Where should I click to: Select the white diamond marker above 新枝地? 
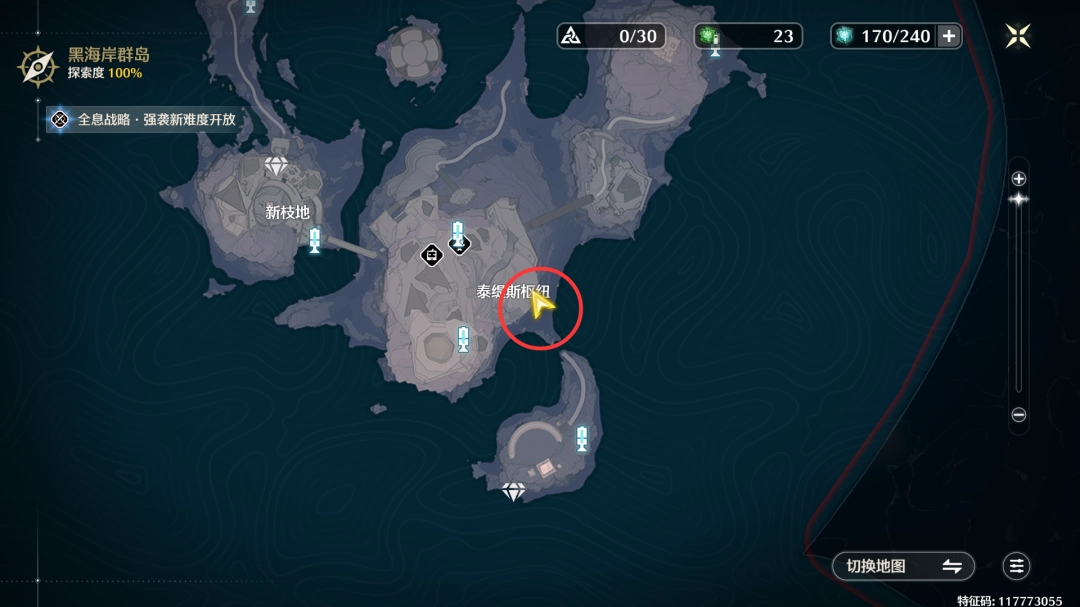point(276,166)
